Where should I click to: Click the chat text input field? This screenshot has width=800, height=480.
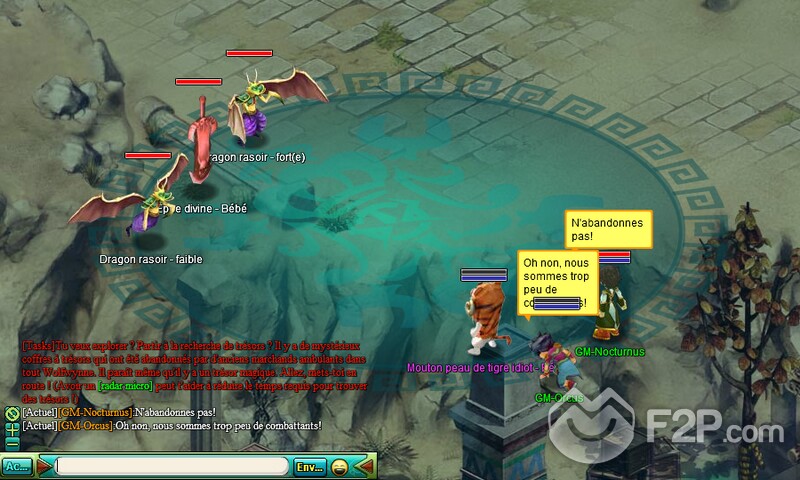pos(172,466)
